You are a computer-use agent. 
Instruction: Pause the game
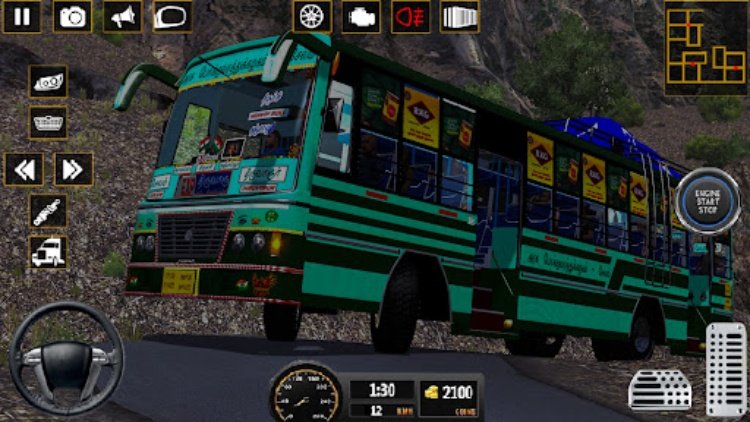tap(23, 16)
